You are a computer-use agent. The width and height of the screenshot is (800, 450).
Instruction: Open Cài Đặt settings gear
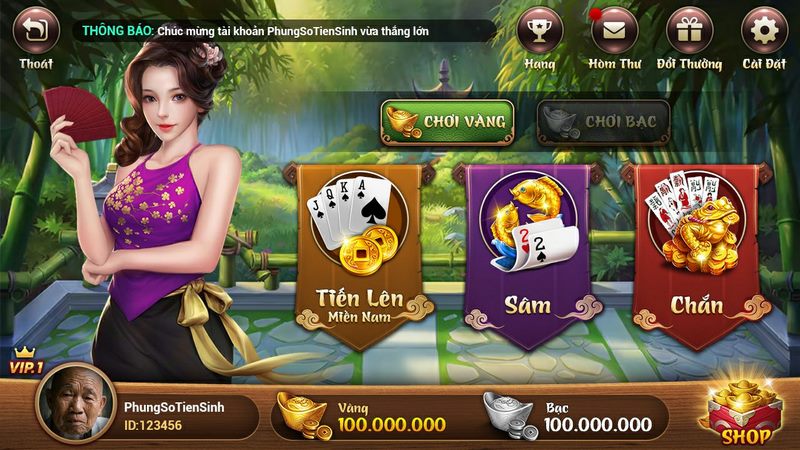[x=764, y=31]
